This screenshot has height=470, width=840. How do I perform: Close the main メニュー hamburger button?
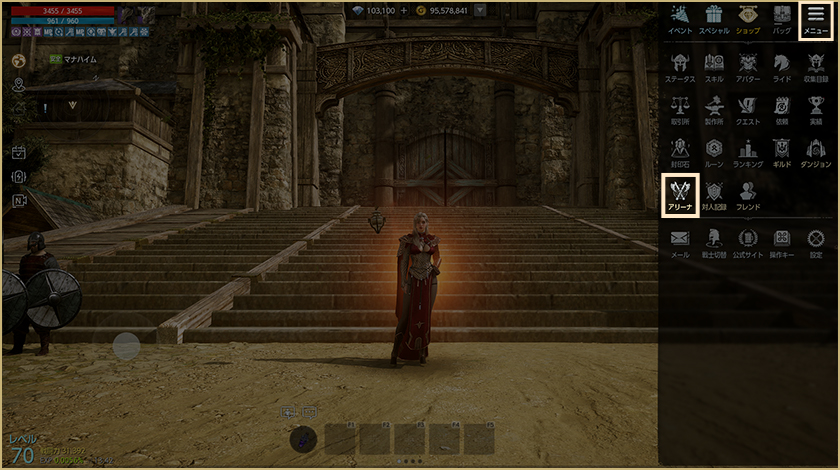coord(816,19)
